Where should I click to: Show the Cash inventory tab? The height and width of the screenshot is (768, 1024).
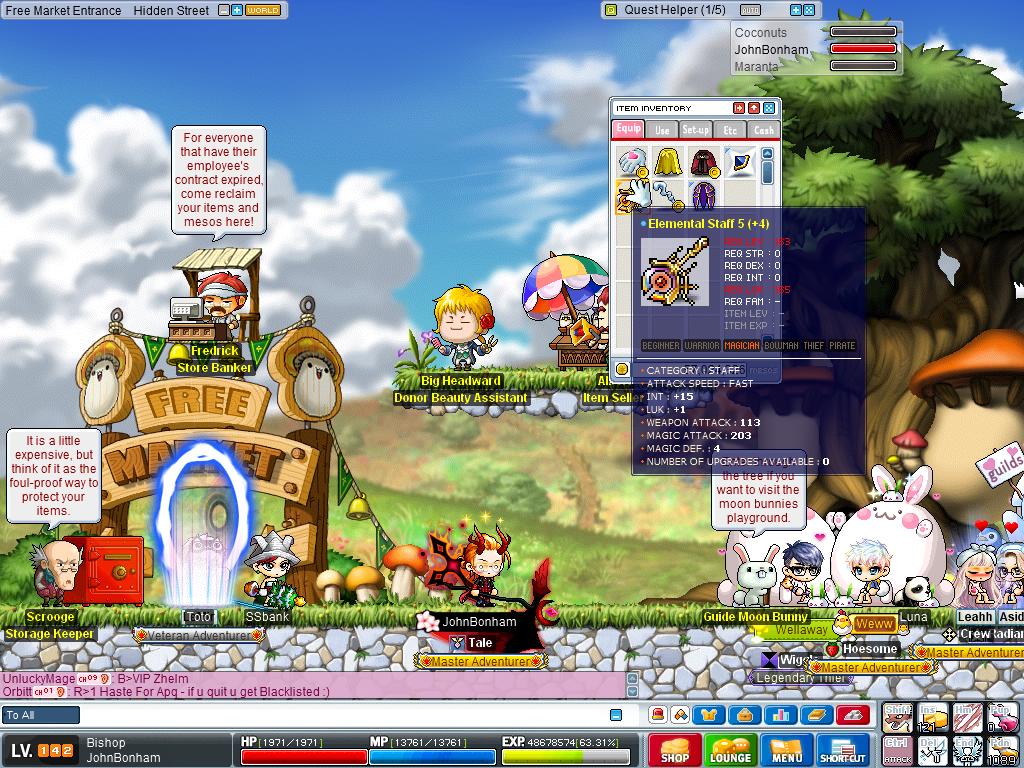tap(763, 130)
